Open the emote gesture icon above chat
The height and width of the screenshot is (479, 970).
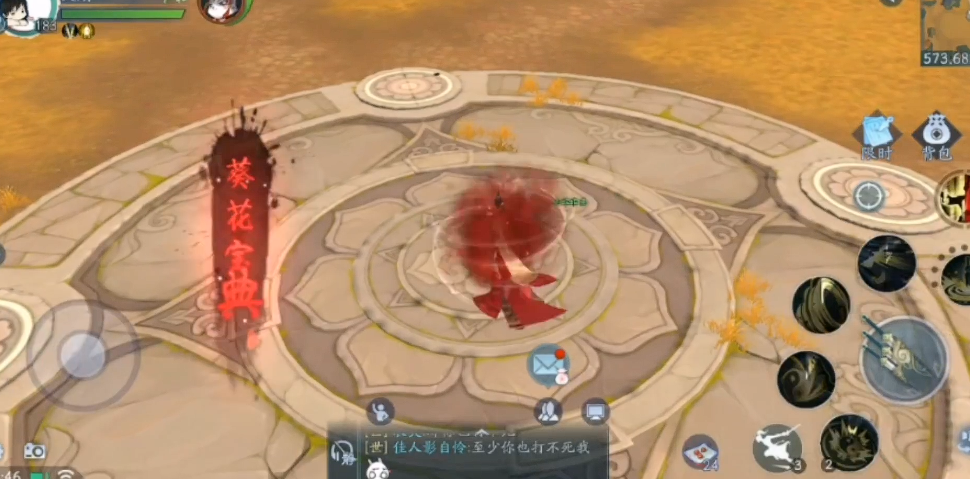tap(380, 410)
